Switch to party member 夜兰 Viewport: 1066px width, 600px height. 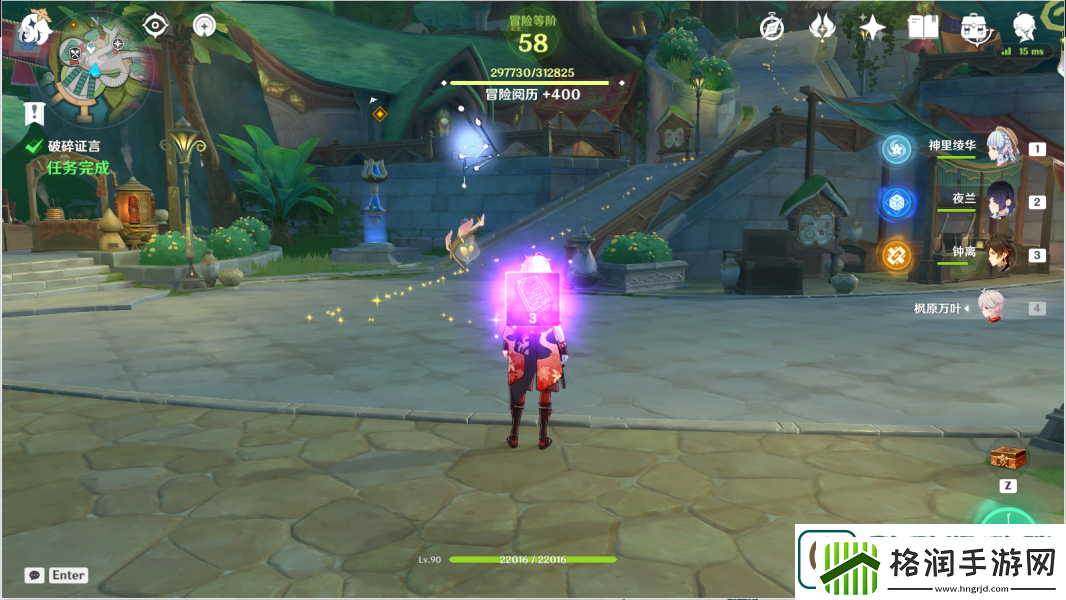tap(1001, 200)
